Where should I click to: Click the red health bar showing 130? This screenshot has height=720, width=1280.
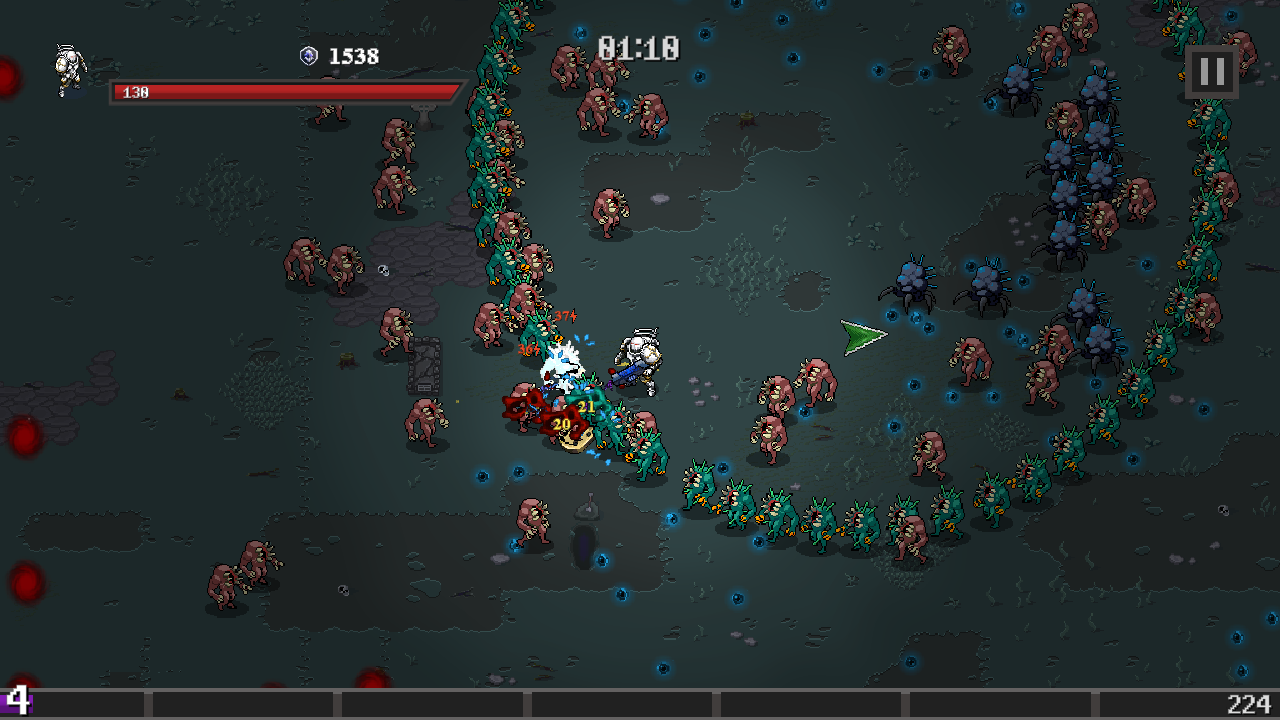pos(280,92)
